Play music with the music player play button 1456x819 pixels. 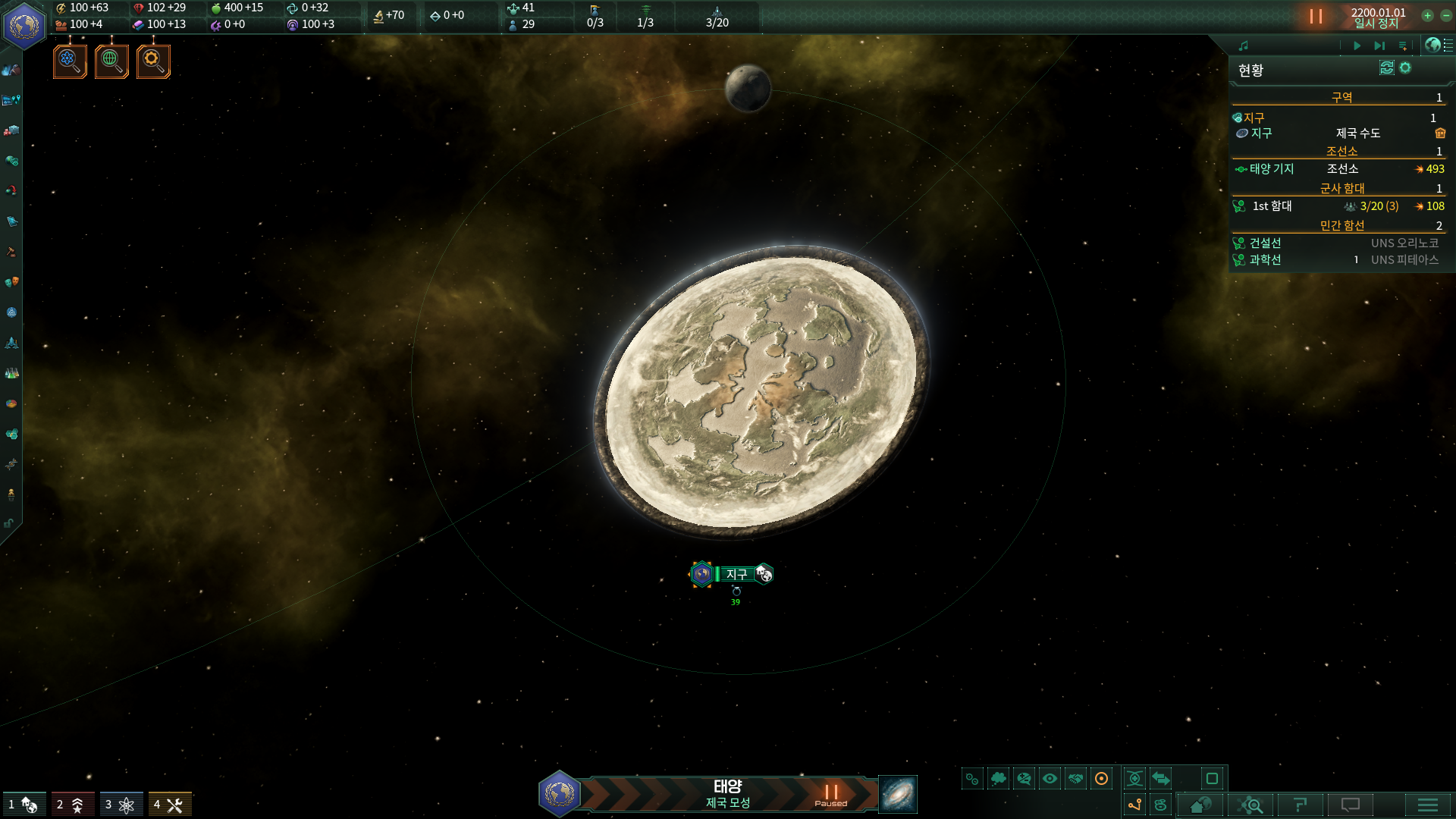[1357, 45]
